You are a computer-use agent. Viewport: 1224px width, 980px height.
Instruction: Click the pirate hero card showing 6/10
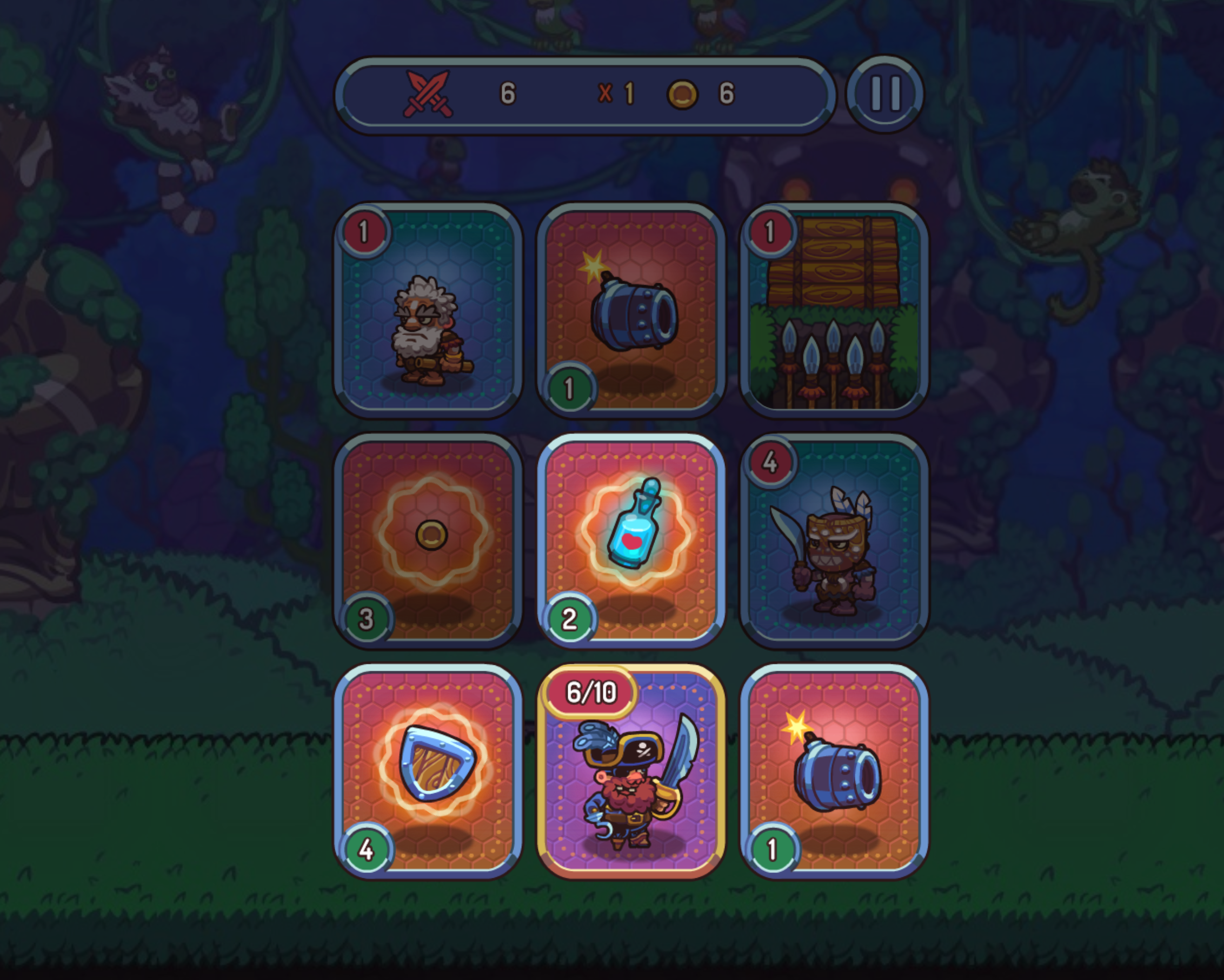[x=631, y=771]
